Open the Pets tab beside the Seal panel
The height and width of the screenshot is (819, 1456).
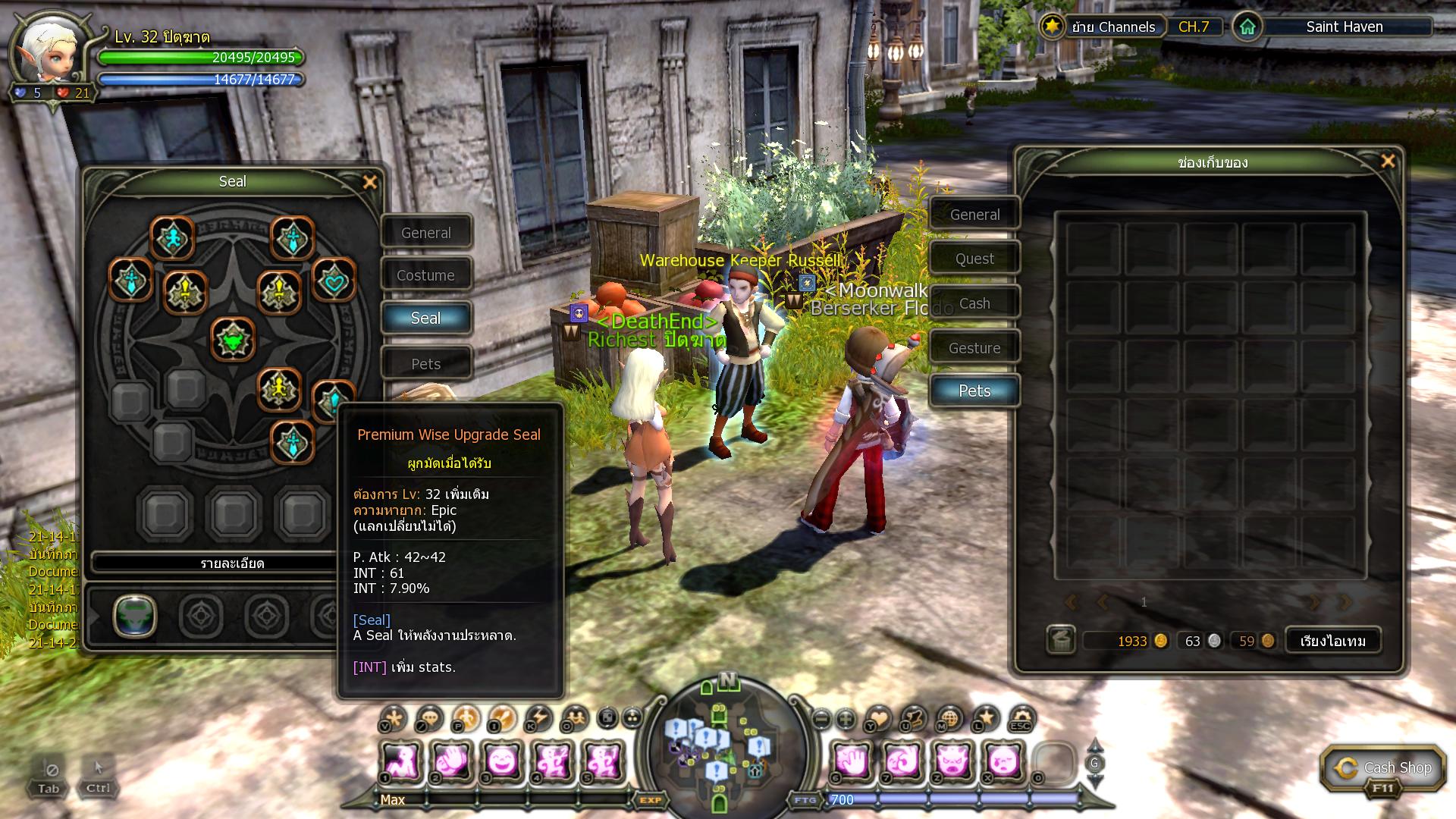point(426,364)
